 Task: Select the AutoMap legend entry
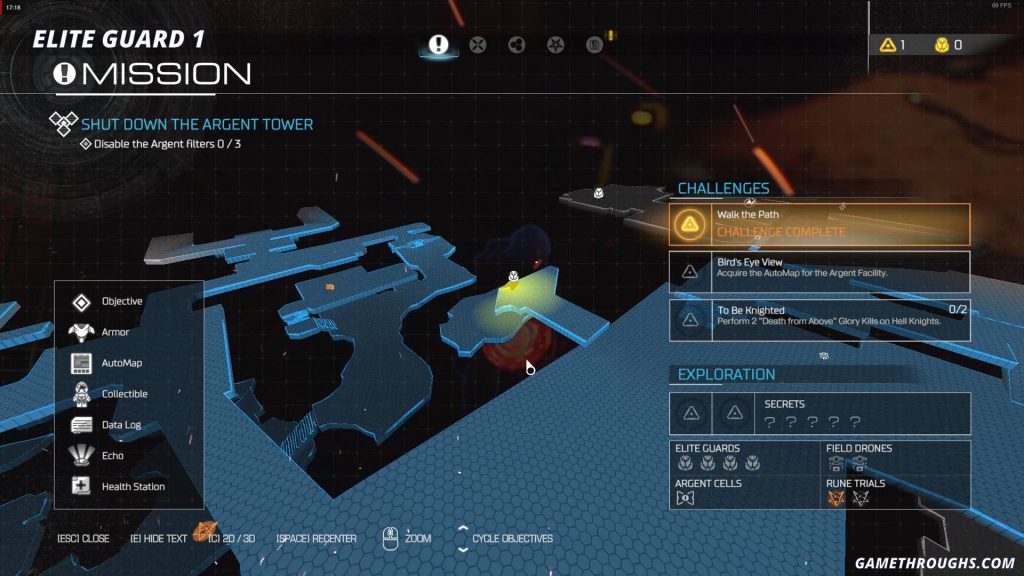pos(121,363)
